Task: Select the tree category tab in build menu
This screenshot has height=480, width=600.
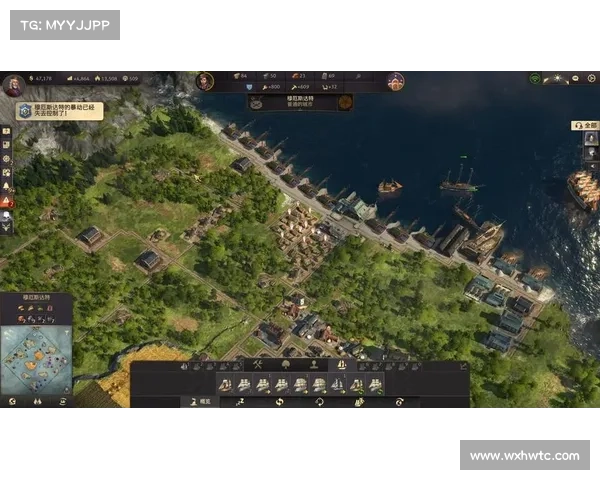Action: pos(283,365)
